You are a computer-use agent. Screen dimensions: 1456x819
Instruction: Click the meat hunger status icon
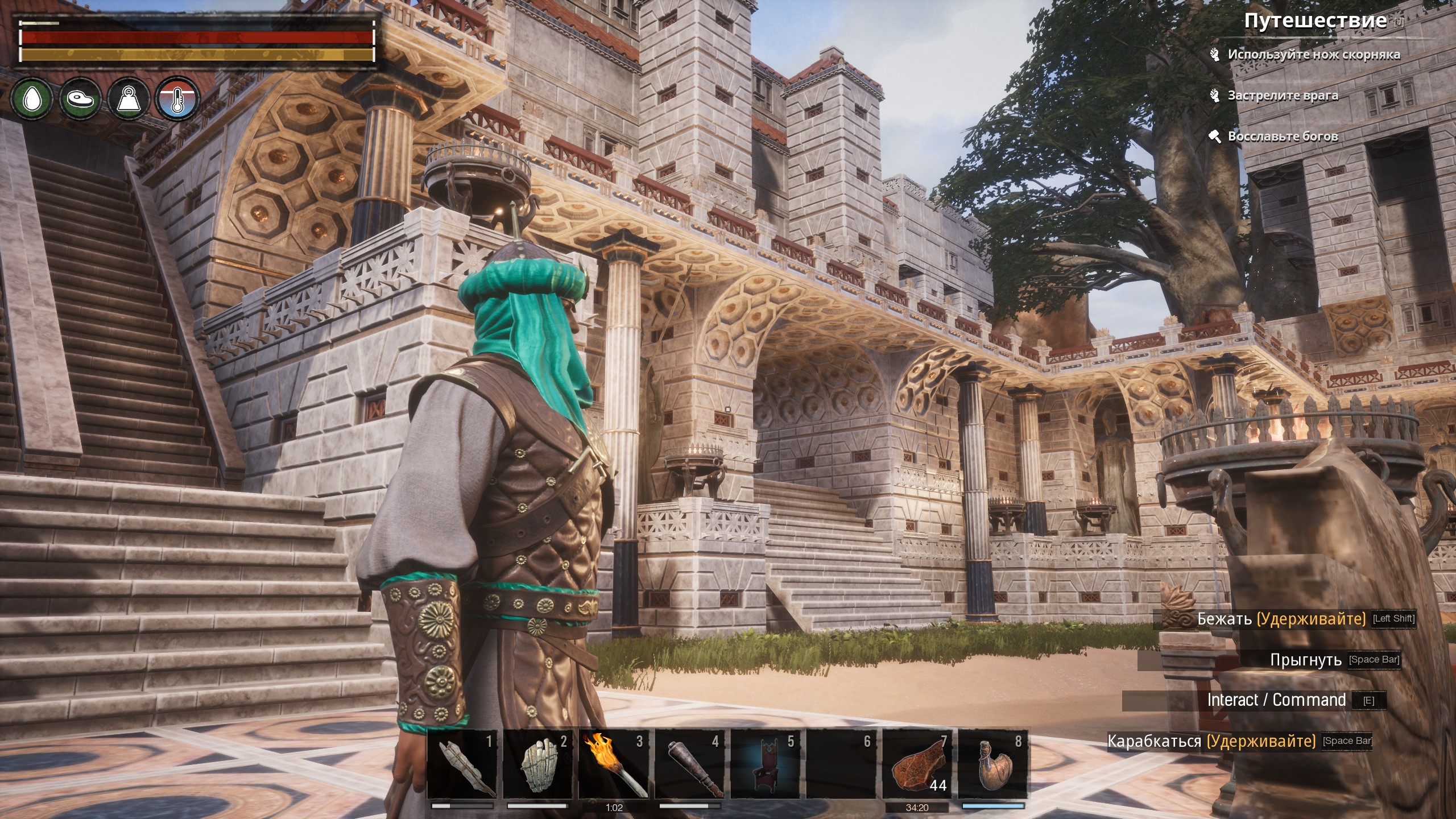(80, 100)
